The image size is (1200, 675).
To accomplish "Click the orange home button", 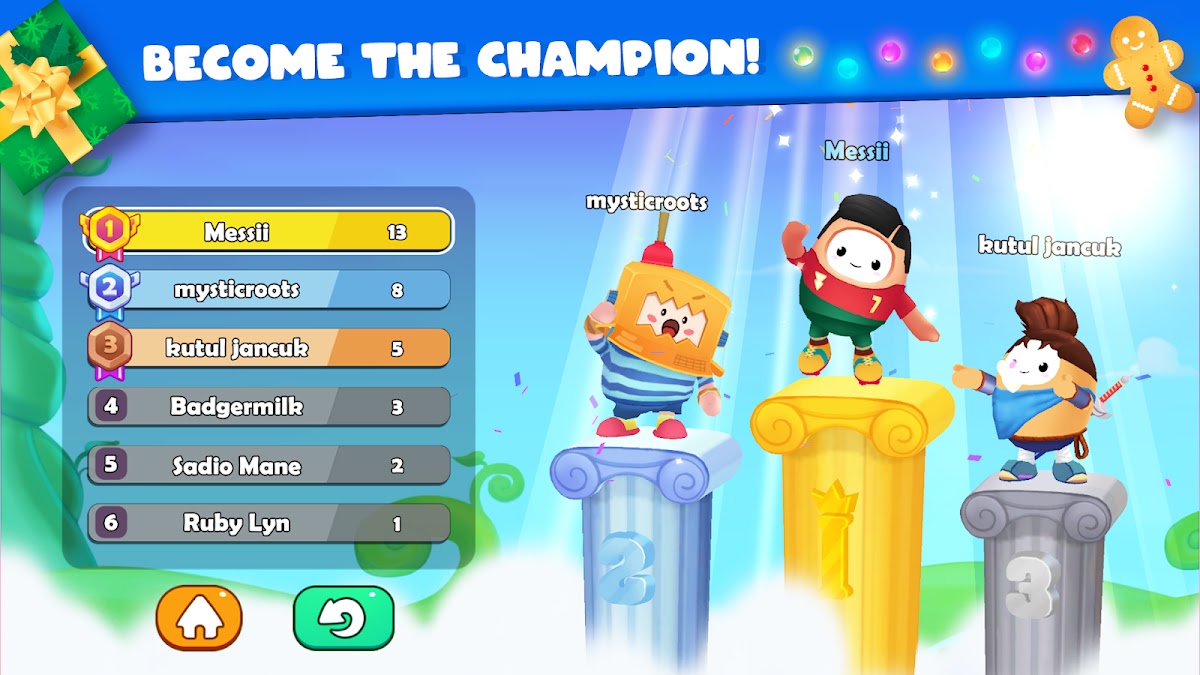I will pyautogui.click(x=199, y=619).
